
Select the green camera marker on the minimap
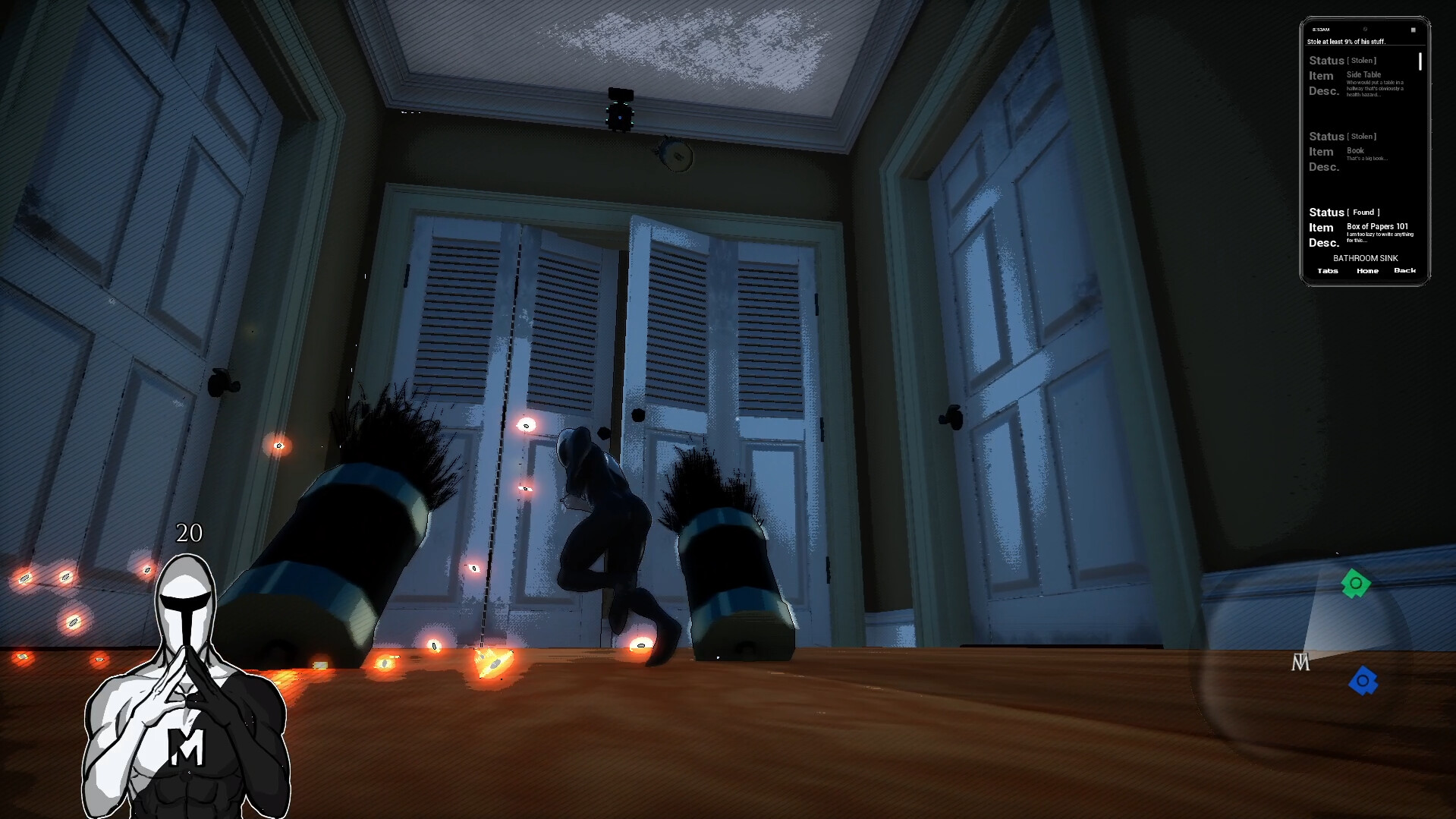tap(1357, 584)
